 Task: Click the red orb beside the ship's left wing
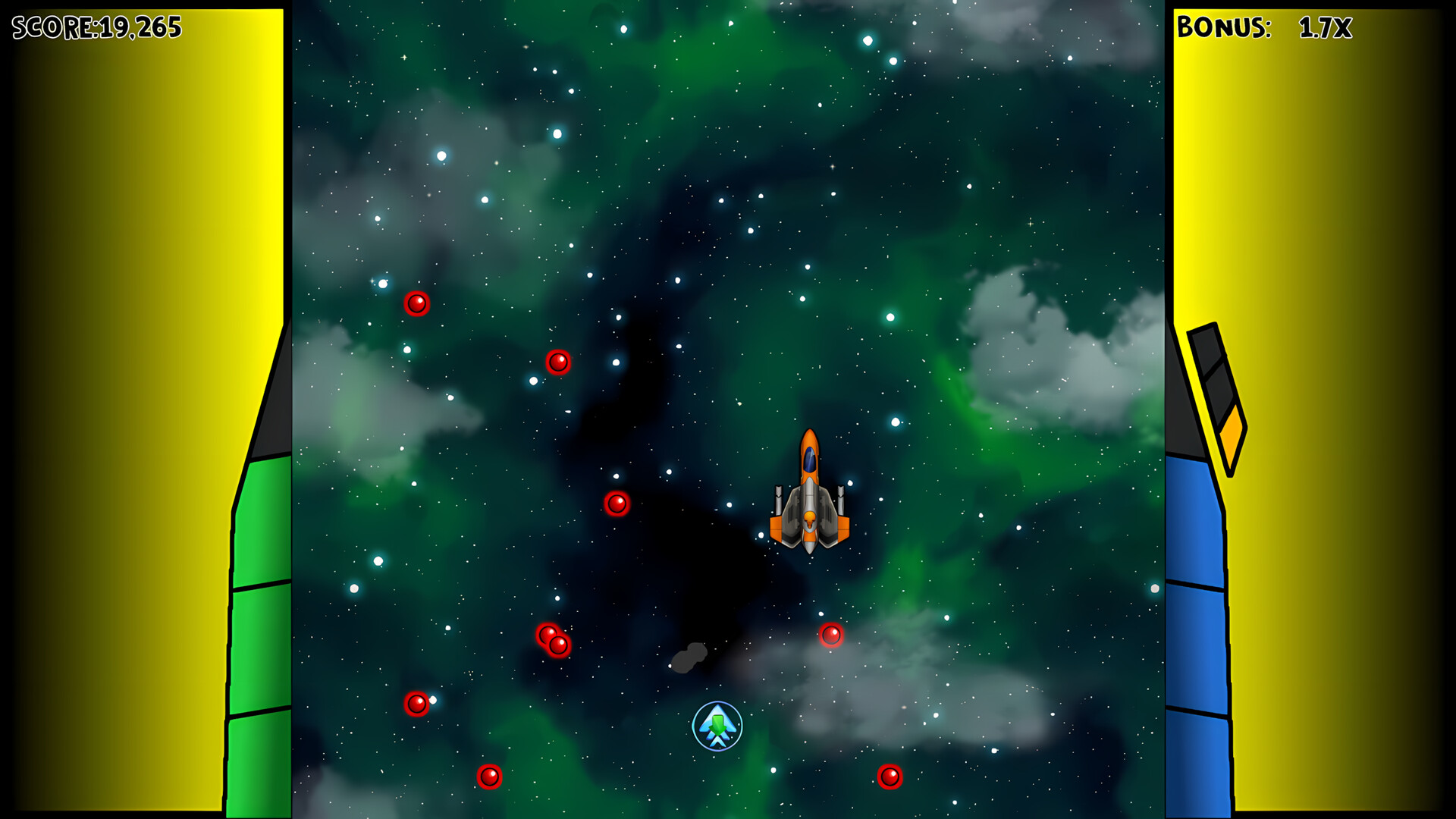617,503
